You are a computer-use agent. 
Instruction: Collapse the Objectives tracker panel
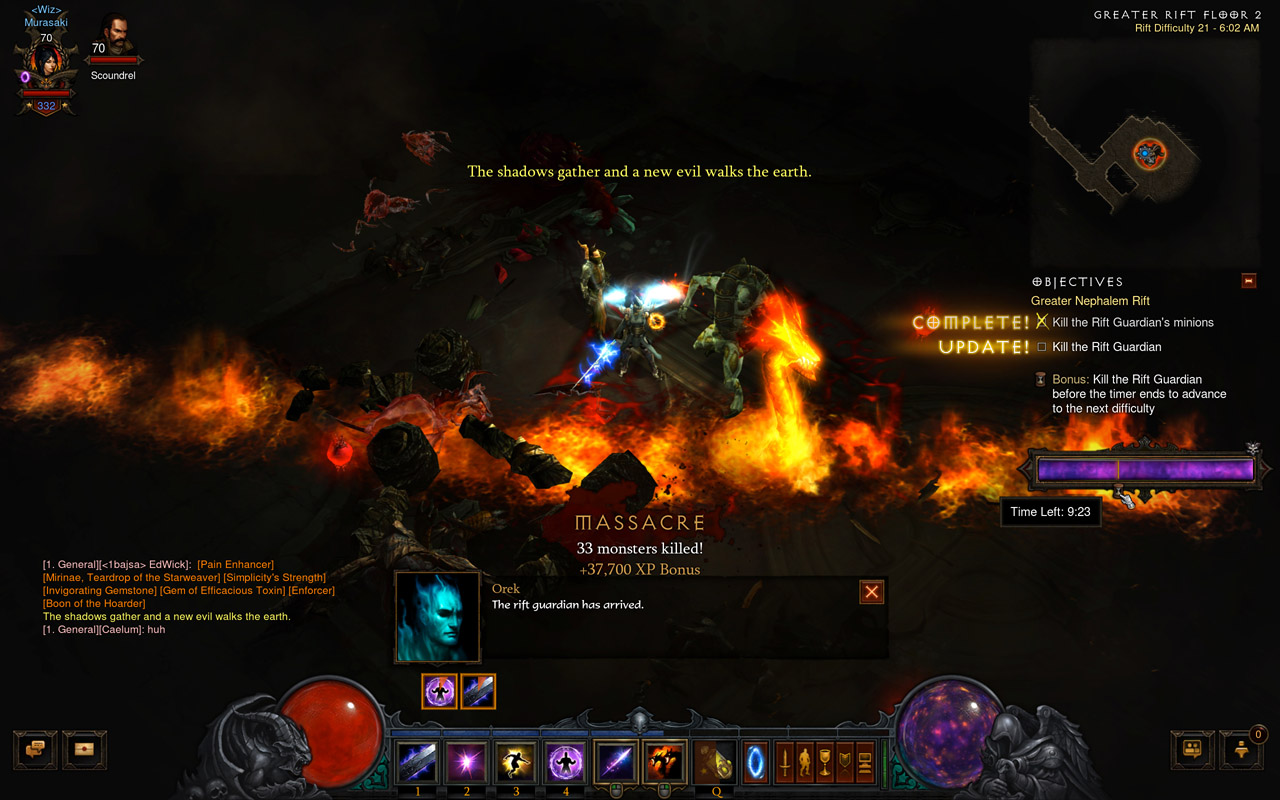tap(1248, 281)
